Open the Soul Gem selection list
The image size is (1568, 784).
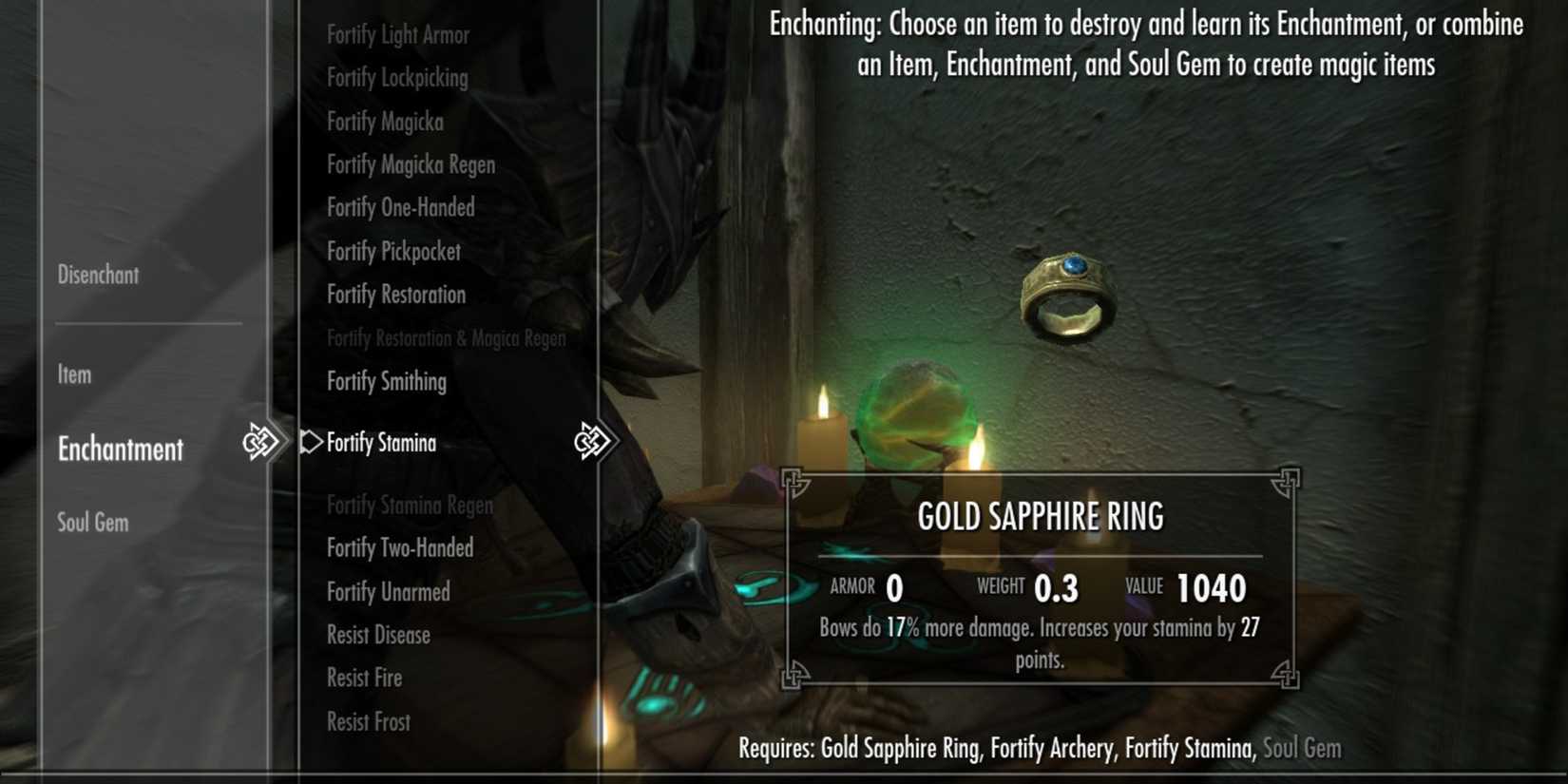coord(91,522)
